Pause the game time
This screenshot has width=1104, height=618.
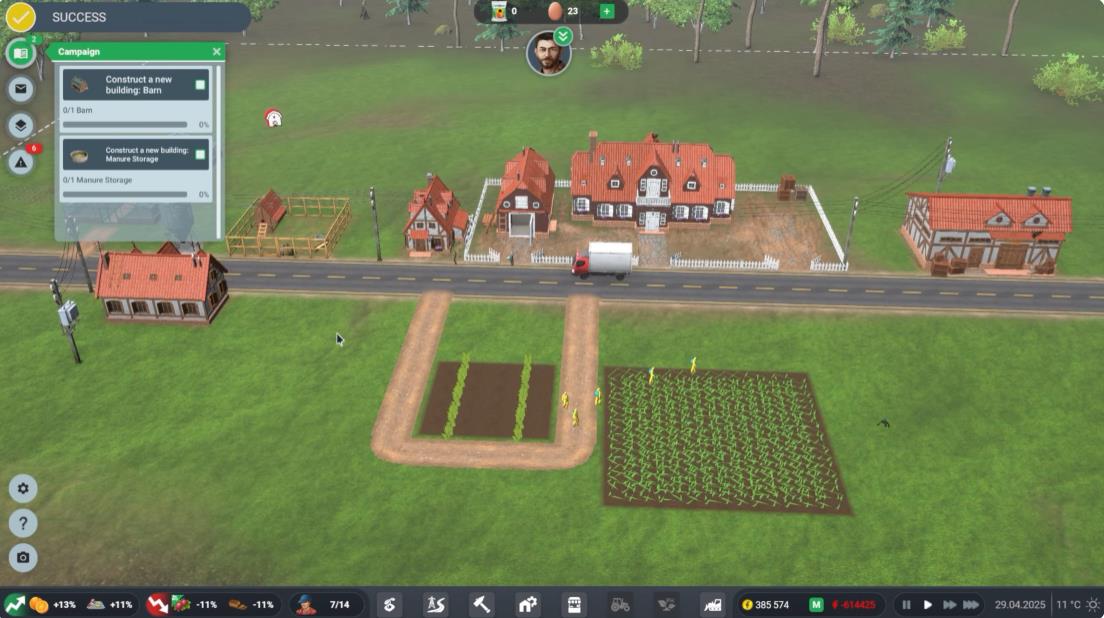pos(907,604)
